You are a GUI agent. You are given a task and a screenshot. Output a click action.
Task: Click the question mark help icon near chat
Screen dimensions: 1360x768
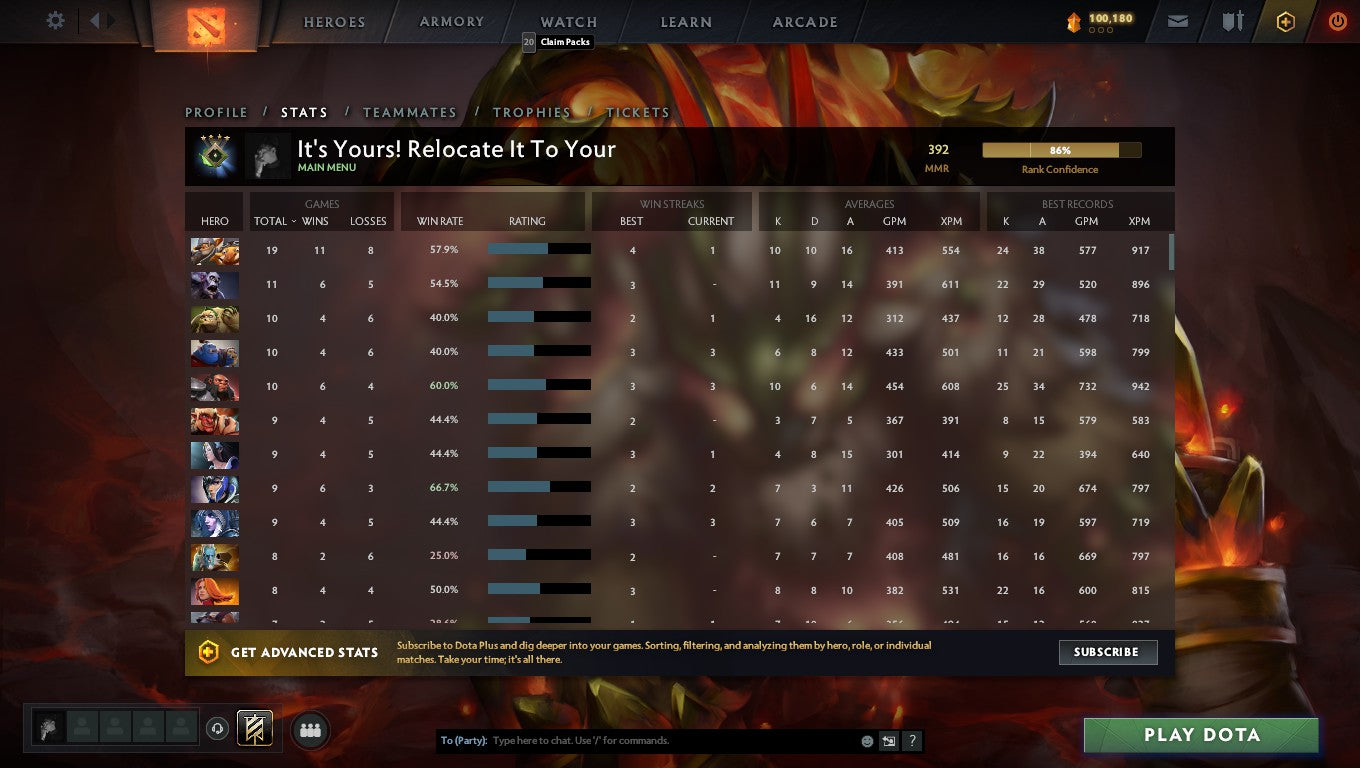911,740
